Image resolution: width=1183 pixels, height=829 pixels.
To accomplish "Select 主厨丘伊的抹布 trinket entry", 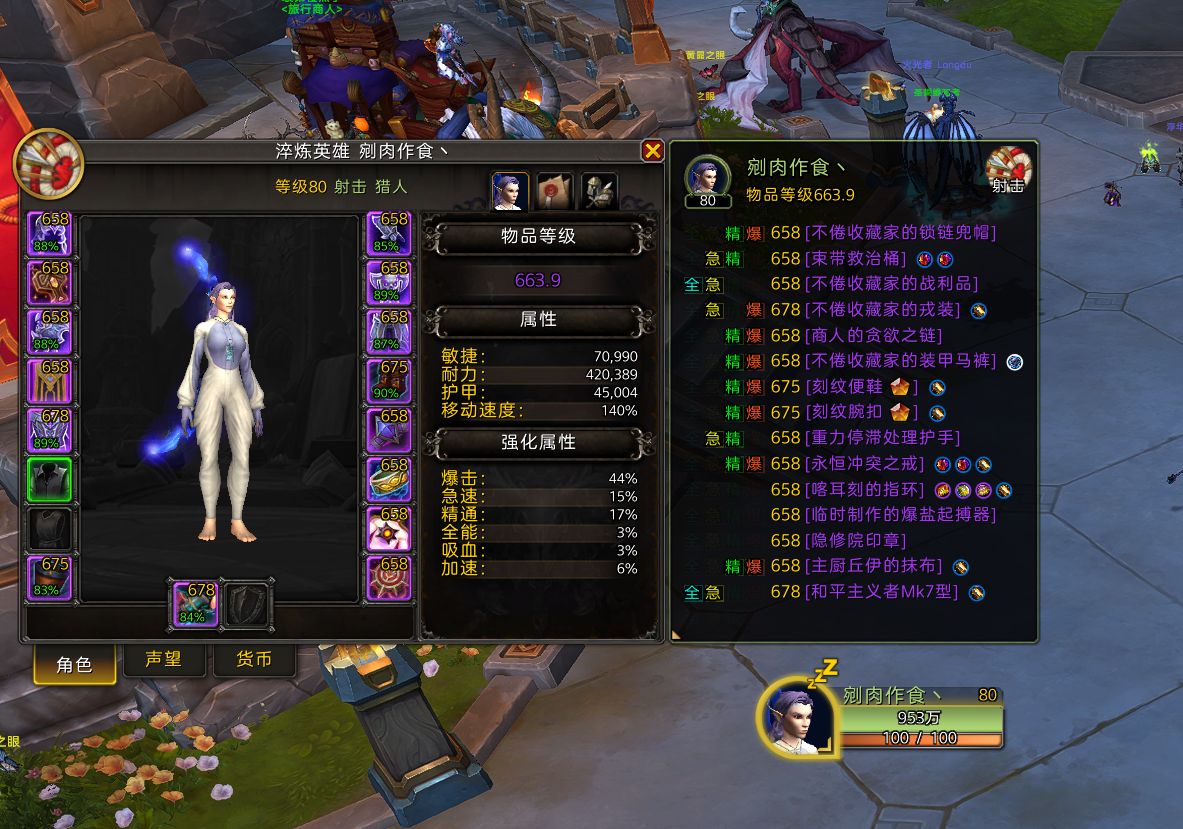I will (873, 567).
